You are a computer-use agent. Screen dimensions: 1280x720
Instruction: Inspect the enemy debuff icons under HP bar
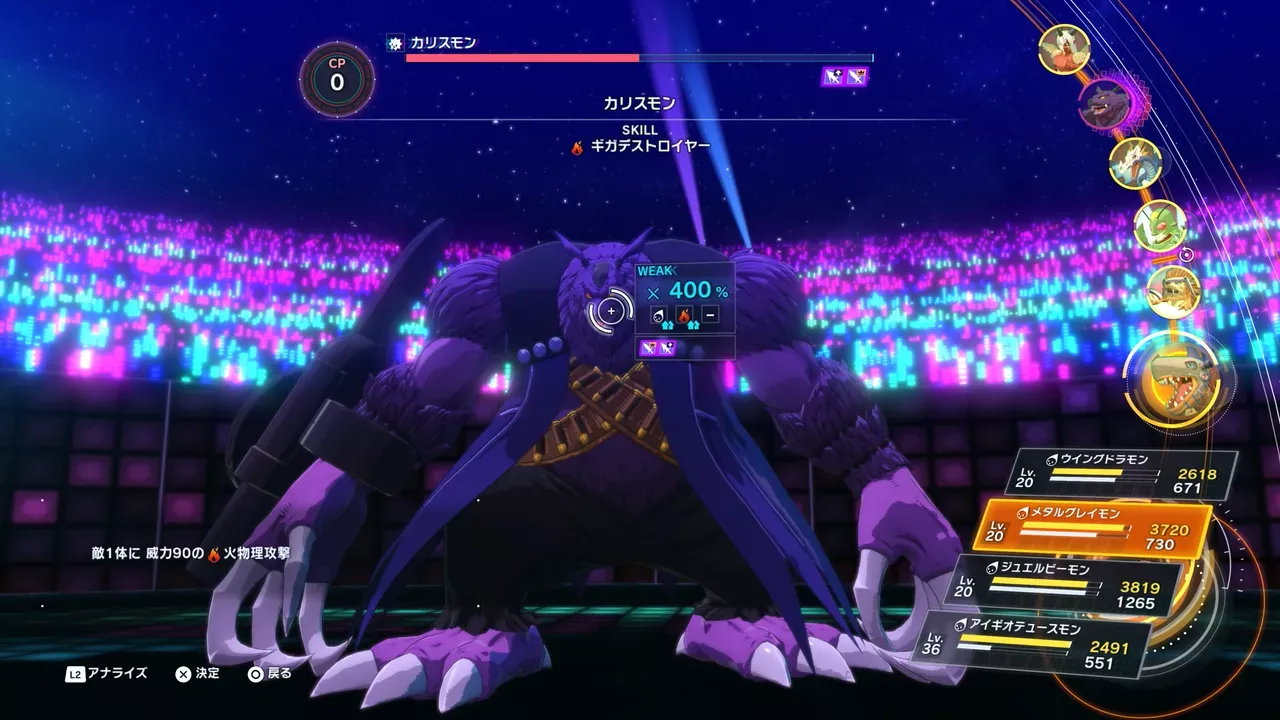pyautogui.click(x=845, y=77)
